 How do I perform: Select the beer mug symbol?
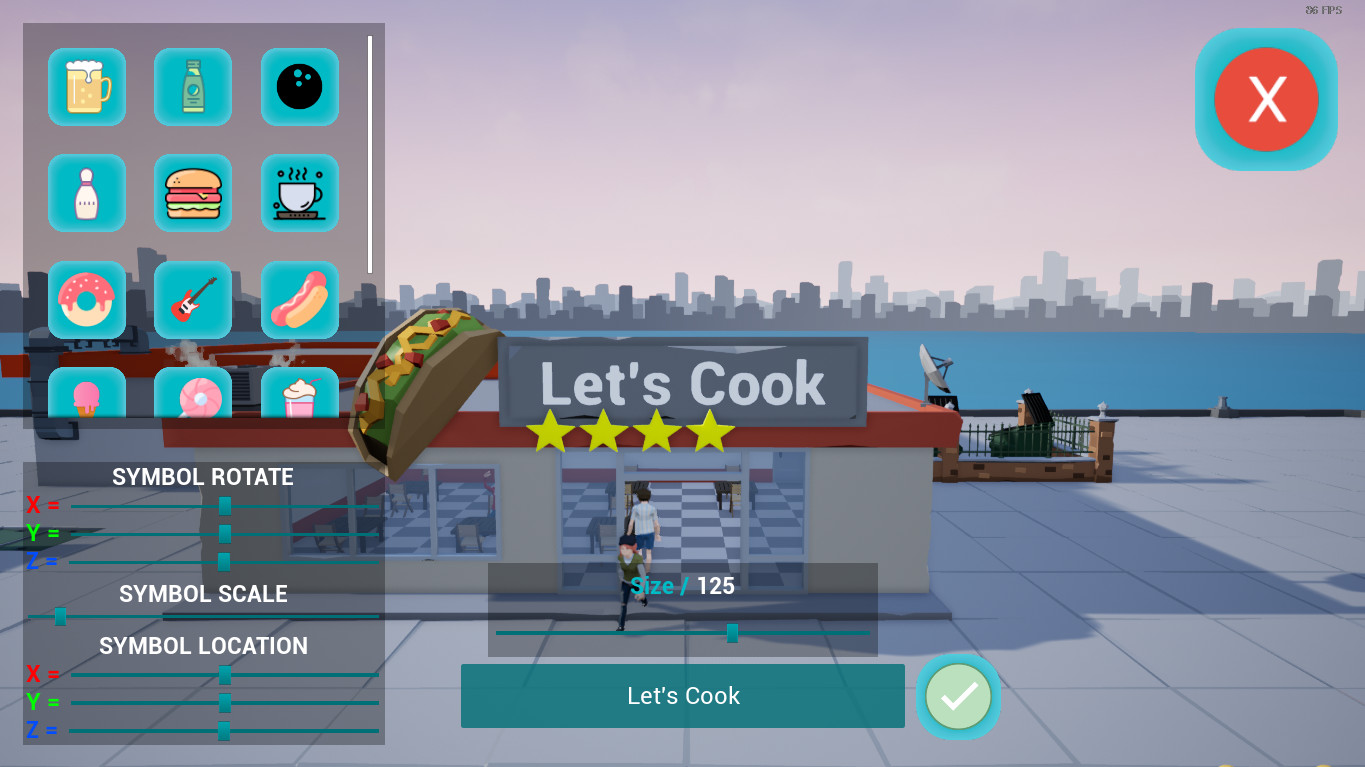point(86,87)
